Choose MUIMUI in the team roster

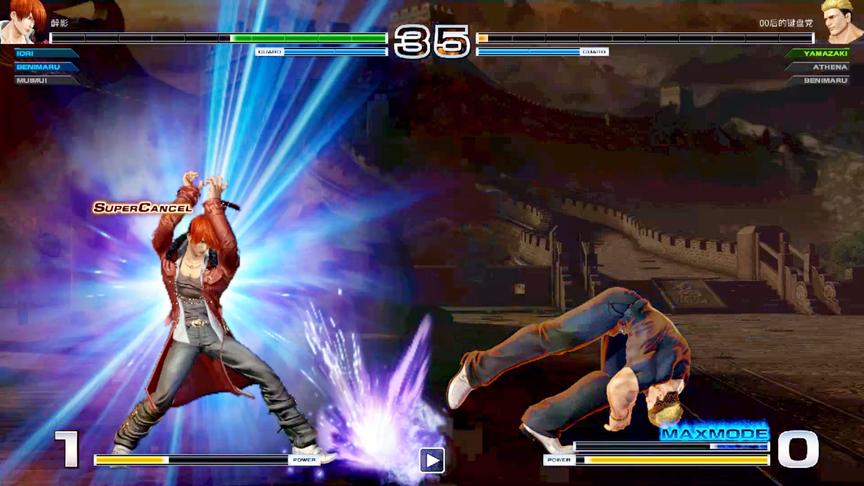(32, 80)
